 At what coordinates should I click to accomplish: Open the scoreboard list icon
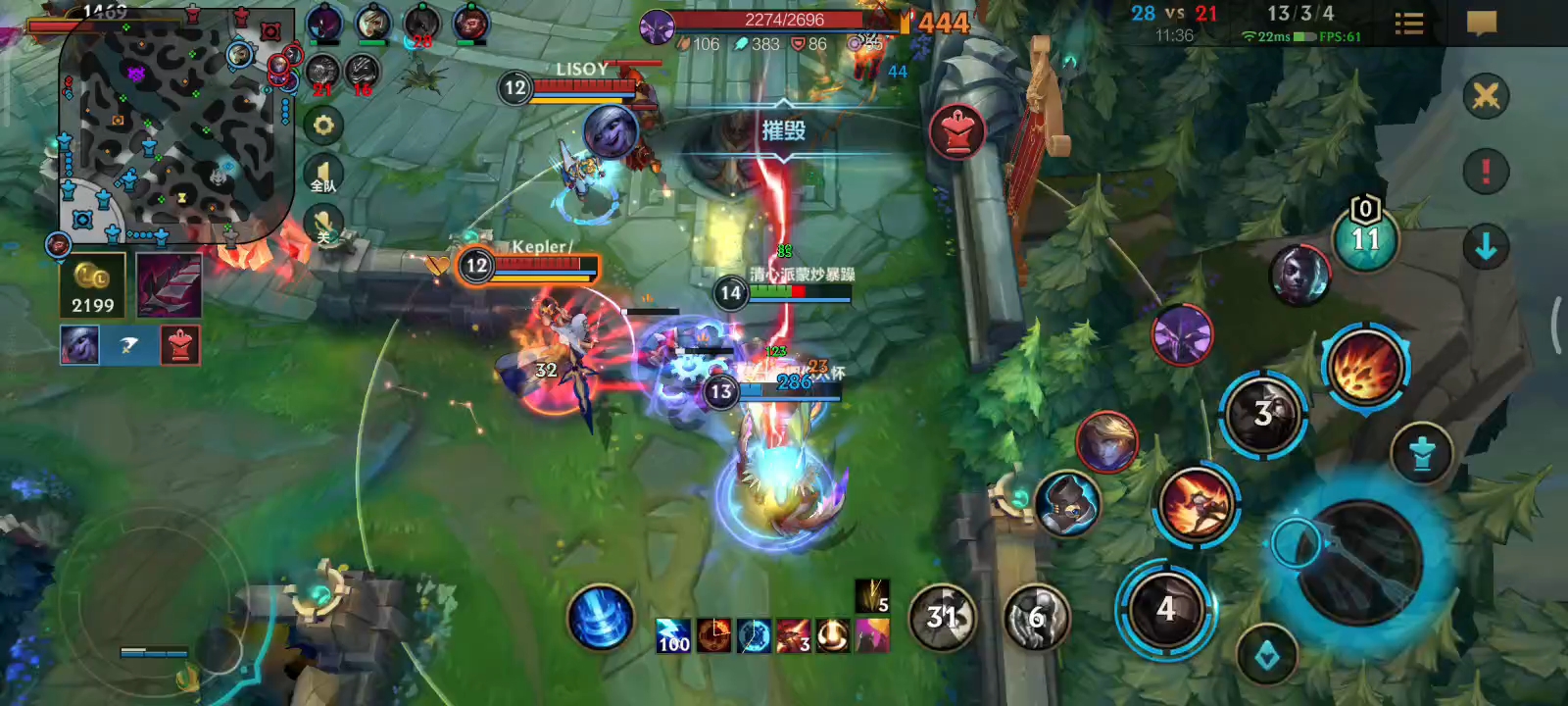pyautogui.click(x=1408, y=24)
